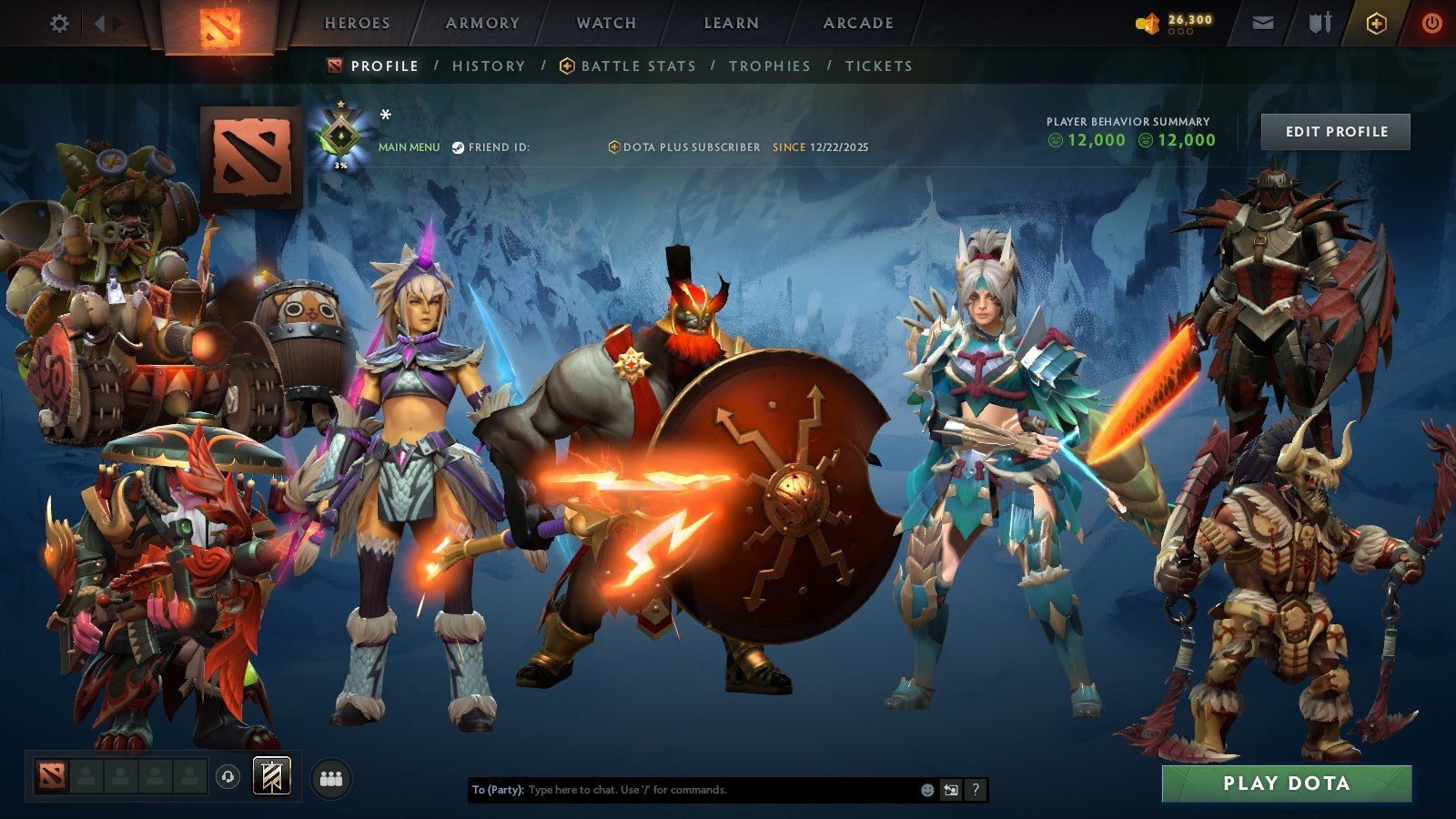
Task: Click the shield and sword Armory icon
Action: tap(1319, 24)
